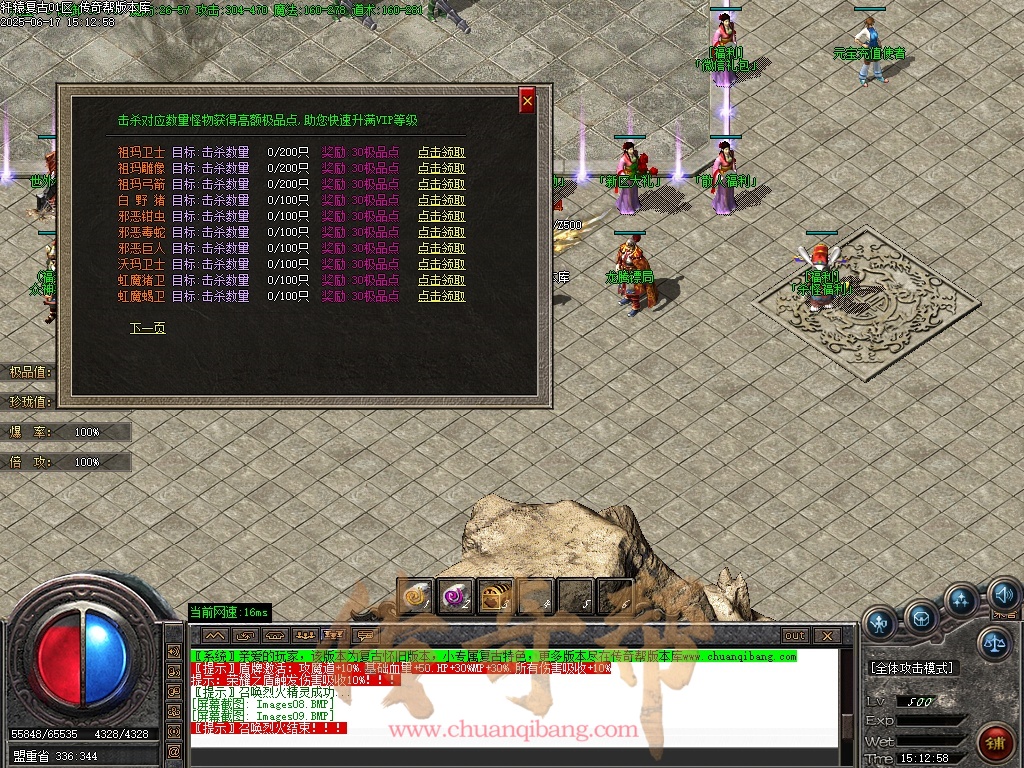This screenshot has height=768, width=1024.
Task: Claim the 祖玛雕像 kill reward
Action: click(441, 169)
